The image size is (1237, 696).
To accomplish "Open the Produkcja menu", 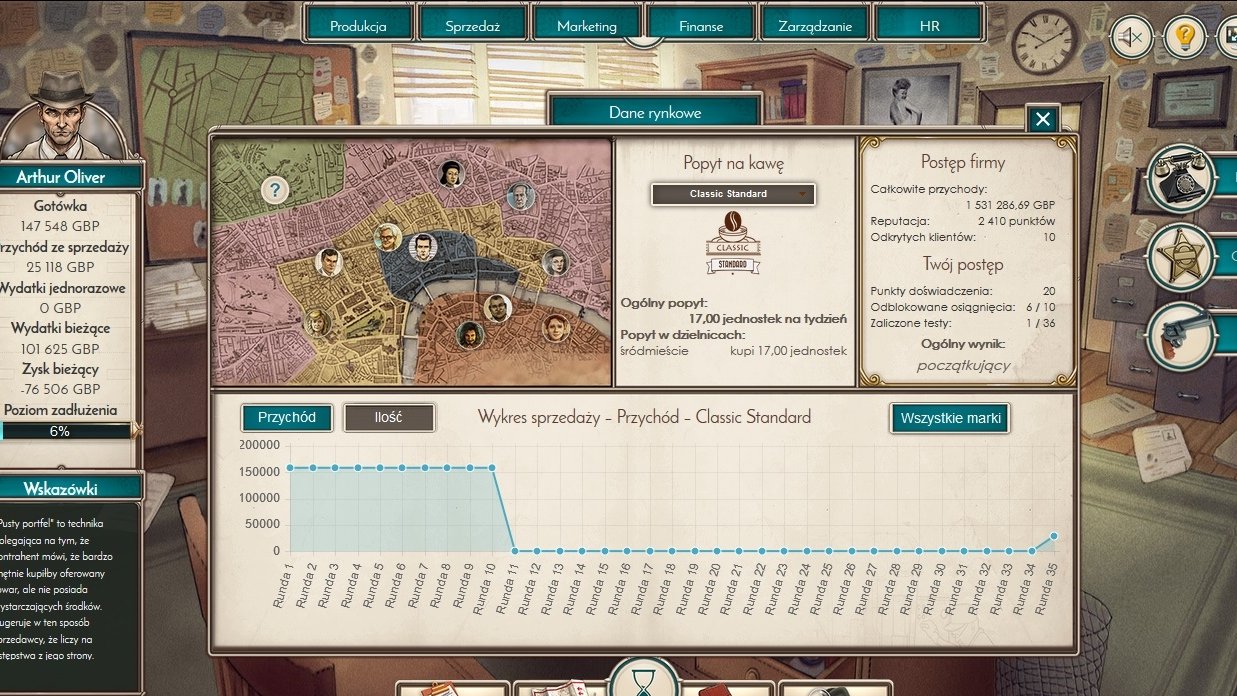I will coord(358,26).
